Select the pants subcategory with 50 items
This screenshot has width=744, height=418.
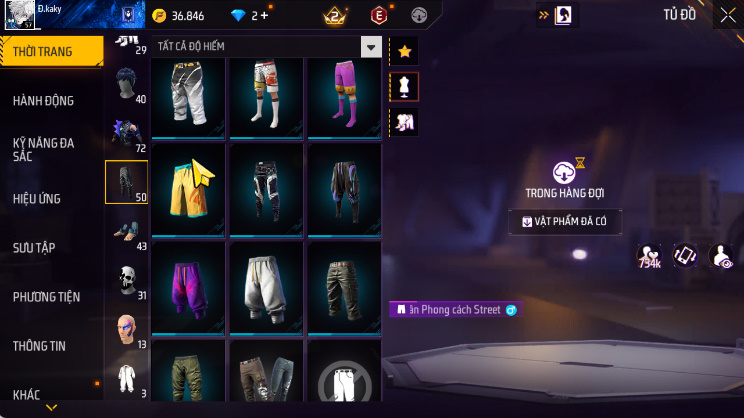(126, 182)
